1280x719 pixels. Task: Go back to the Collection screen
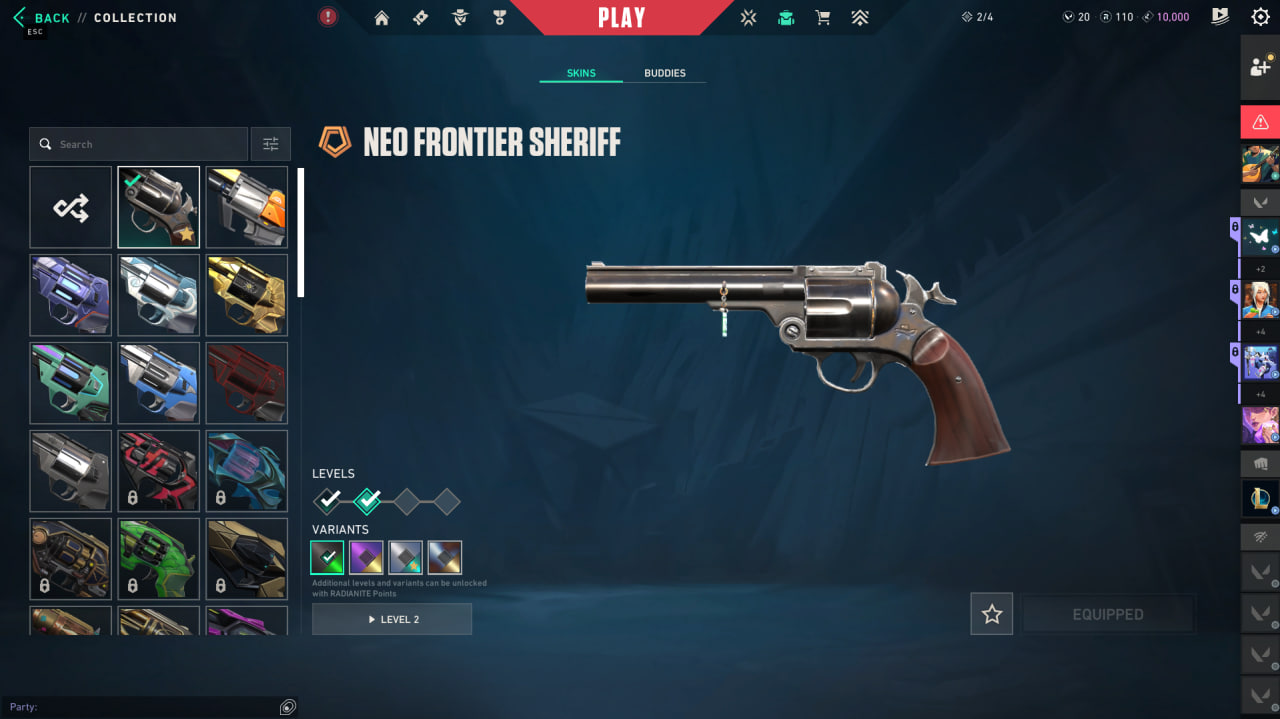pyautogui.click(x=44, y=18)
